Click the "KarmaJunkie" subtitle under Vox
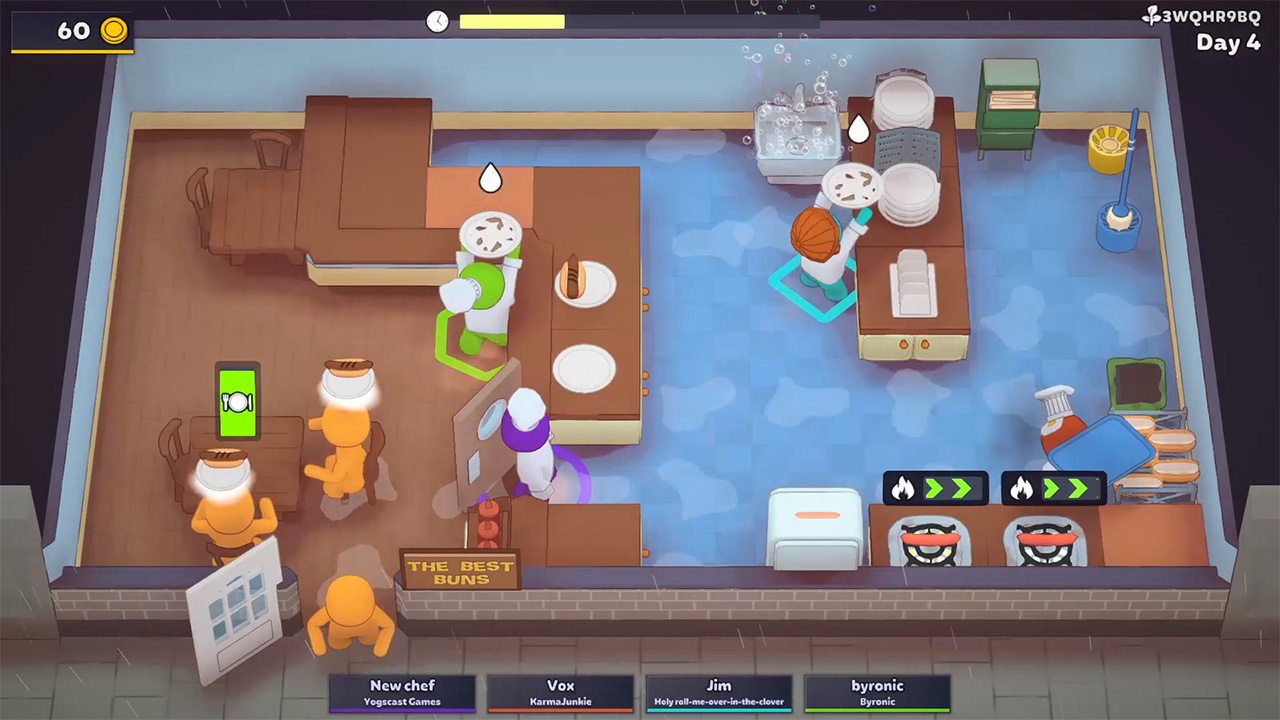Screen dimensions: 1280x720 point(561,701)
